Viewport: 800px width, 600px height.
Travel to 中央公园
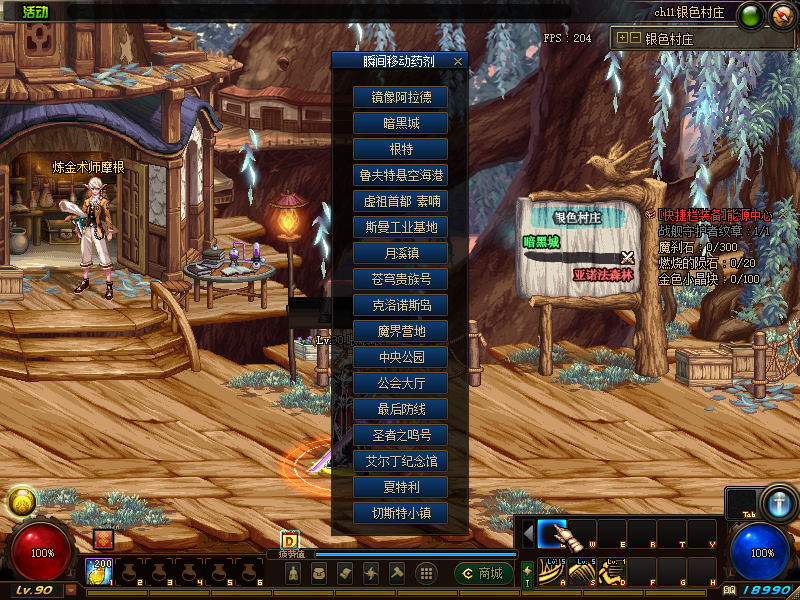tap(400, 357)
